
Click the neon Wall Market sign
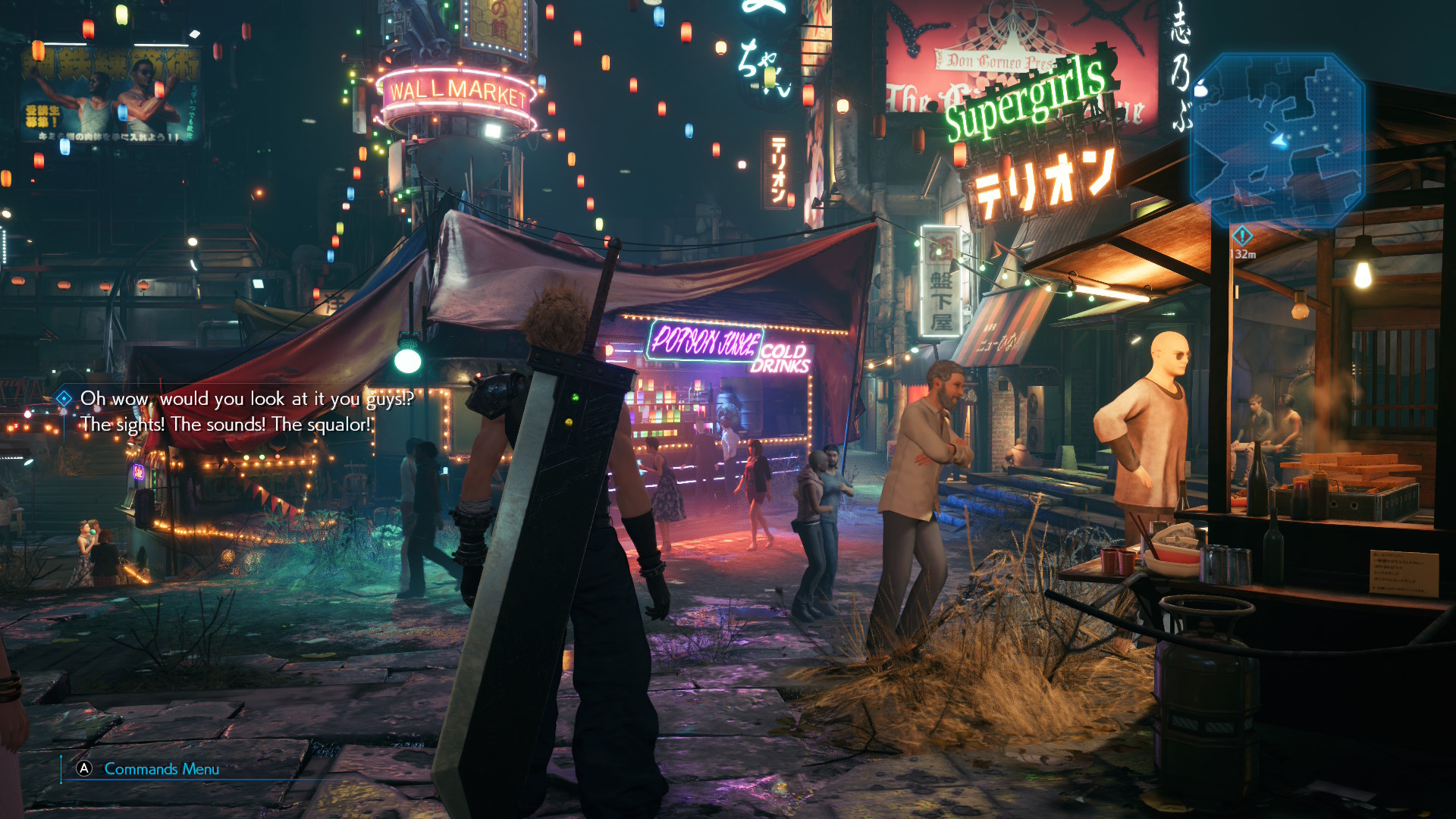pyautogui.click(x=458, y=91)
